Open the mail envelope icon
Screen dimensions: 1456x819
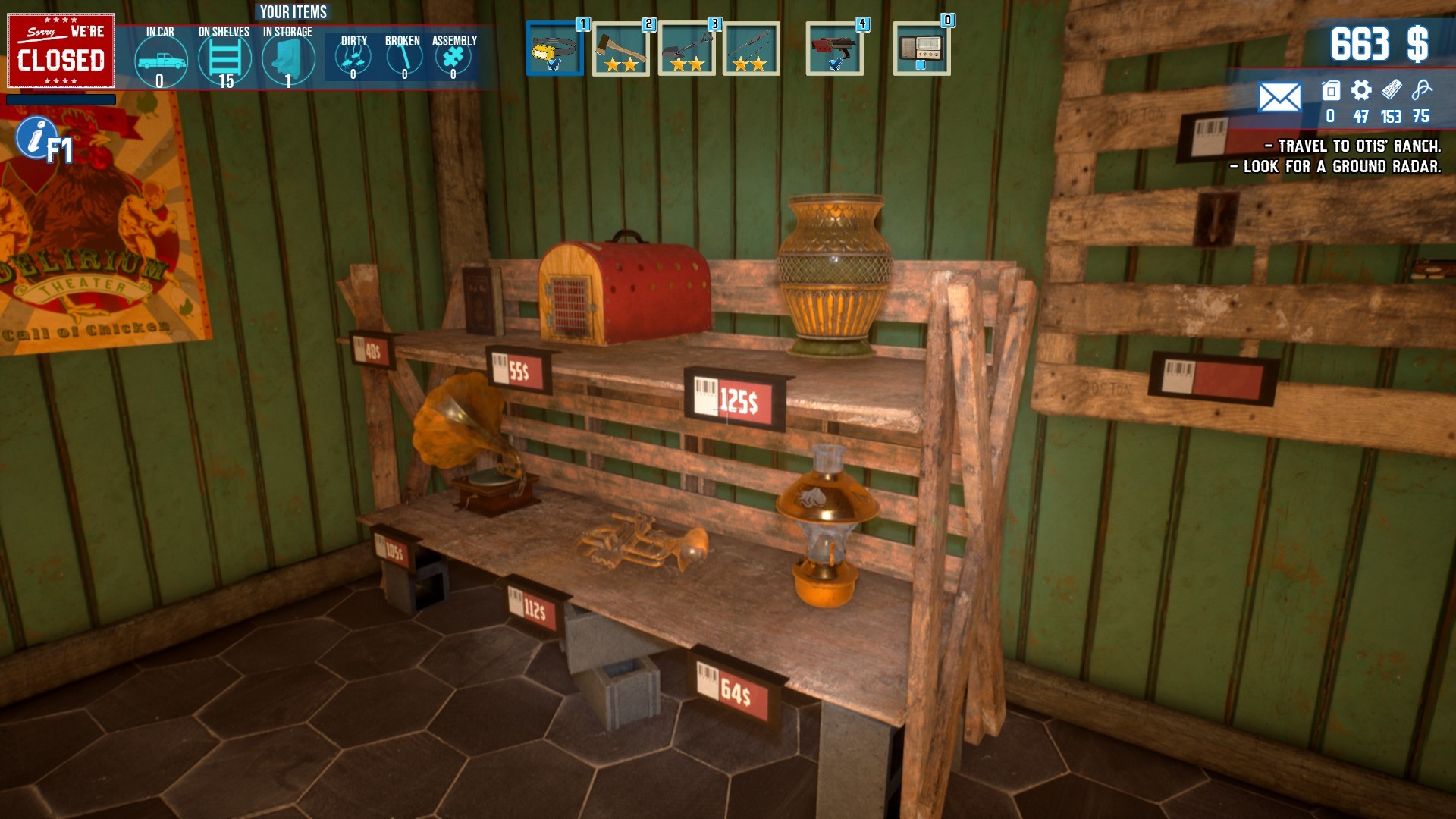click(1280, 97)
